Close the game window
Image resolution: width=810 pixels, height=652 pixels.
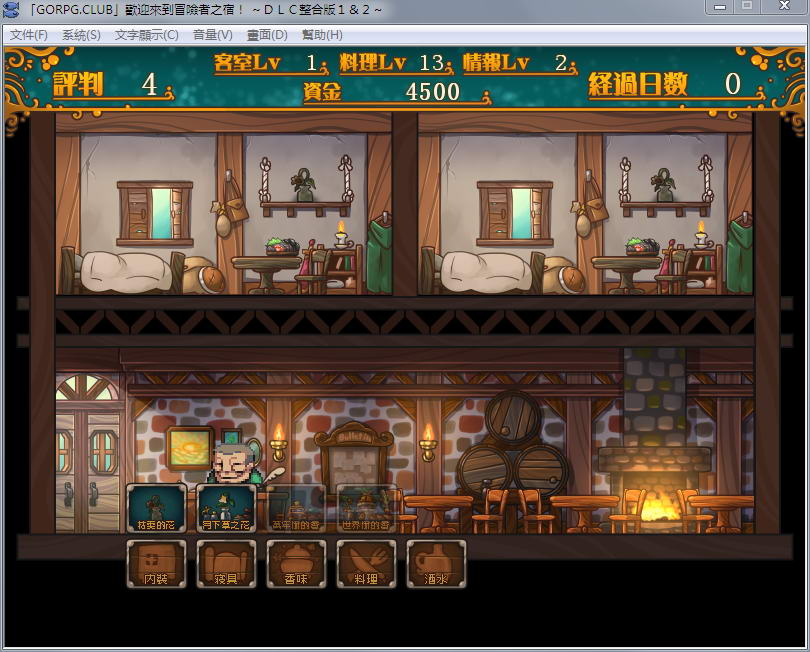coord(783,7)
